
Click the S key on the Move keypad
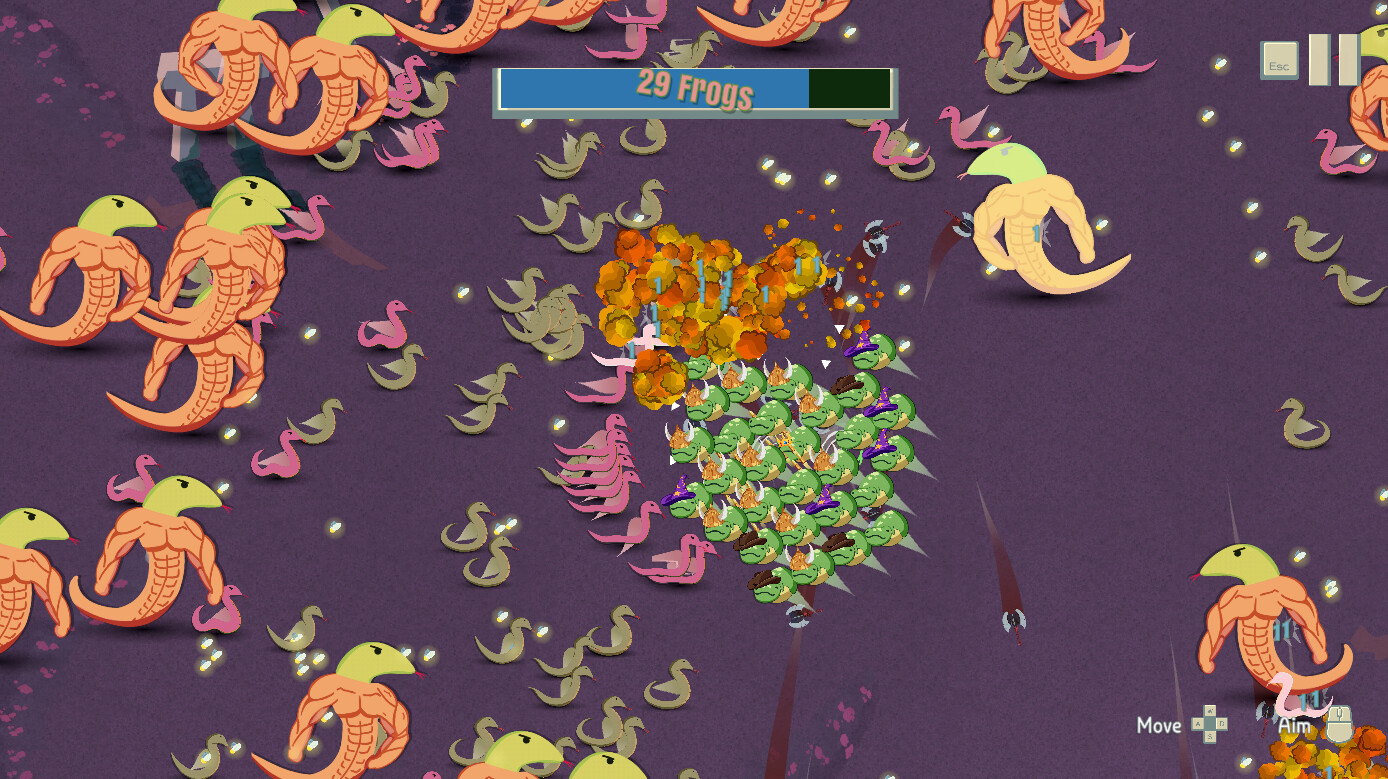[1211, 737]
